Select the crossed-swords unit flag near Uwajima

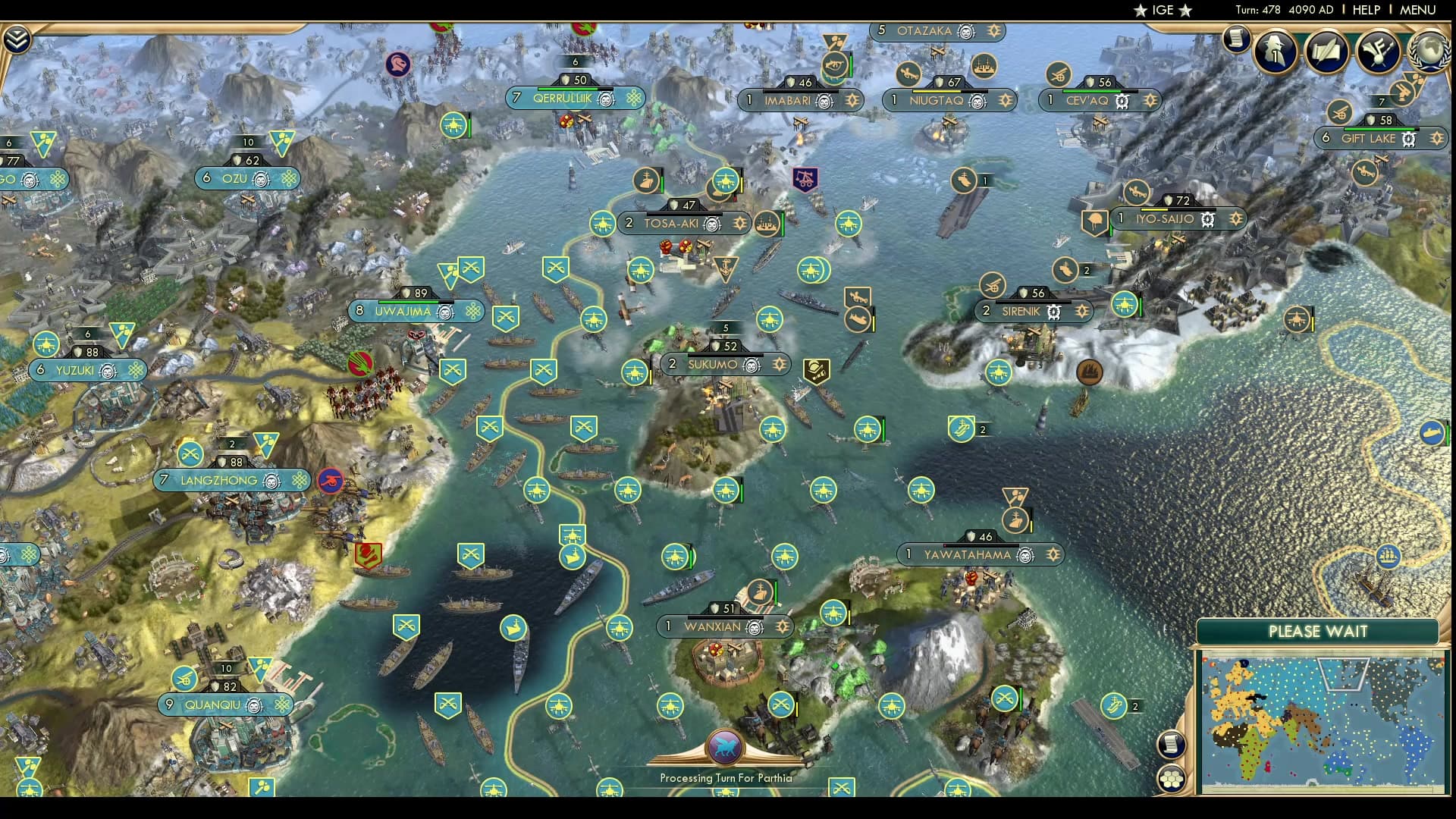[472, 267]
